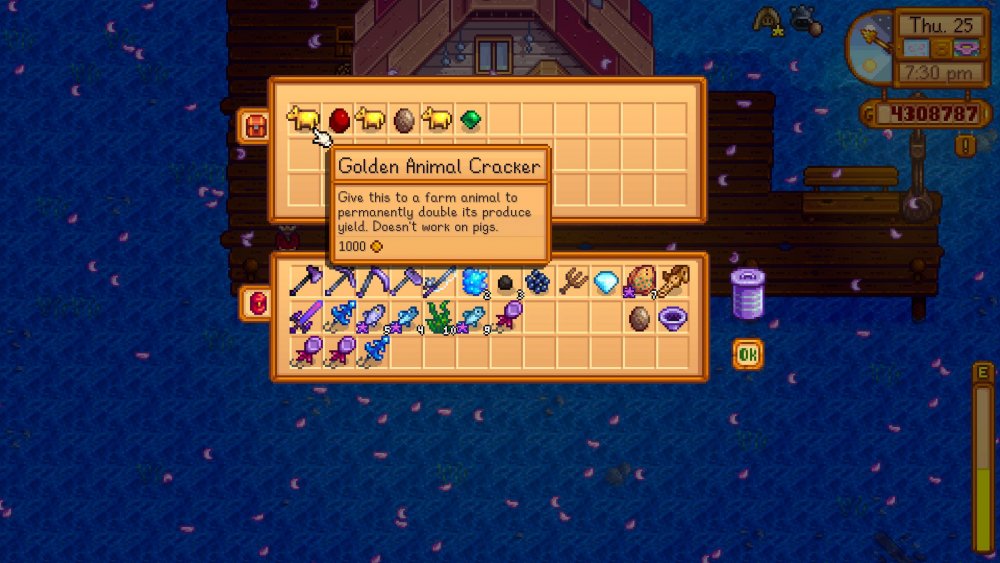Screen dimensions: 1000x563
Task: Select the blackberry item slot
Action: (x=539, y=283)
